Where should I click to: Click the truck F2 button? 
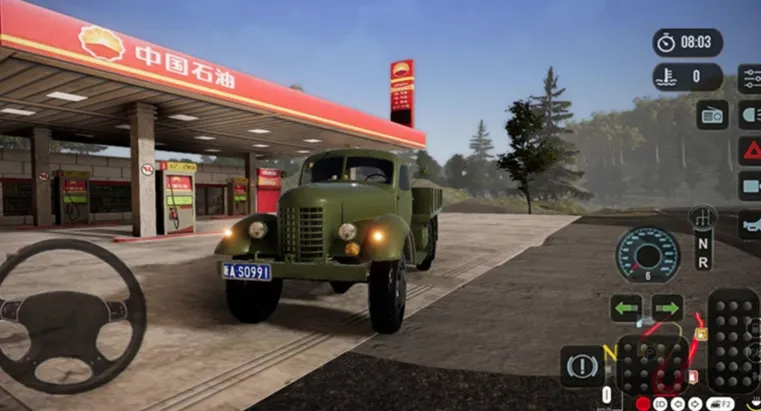[720, 404]
